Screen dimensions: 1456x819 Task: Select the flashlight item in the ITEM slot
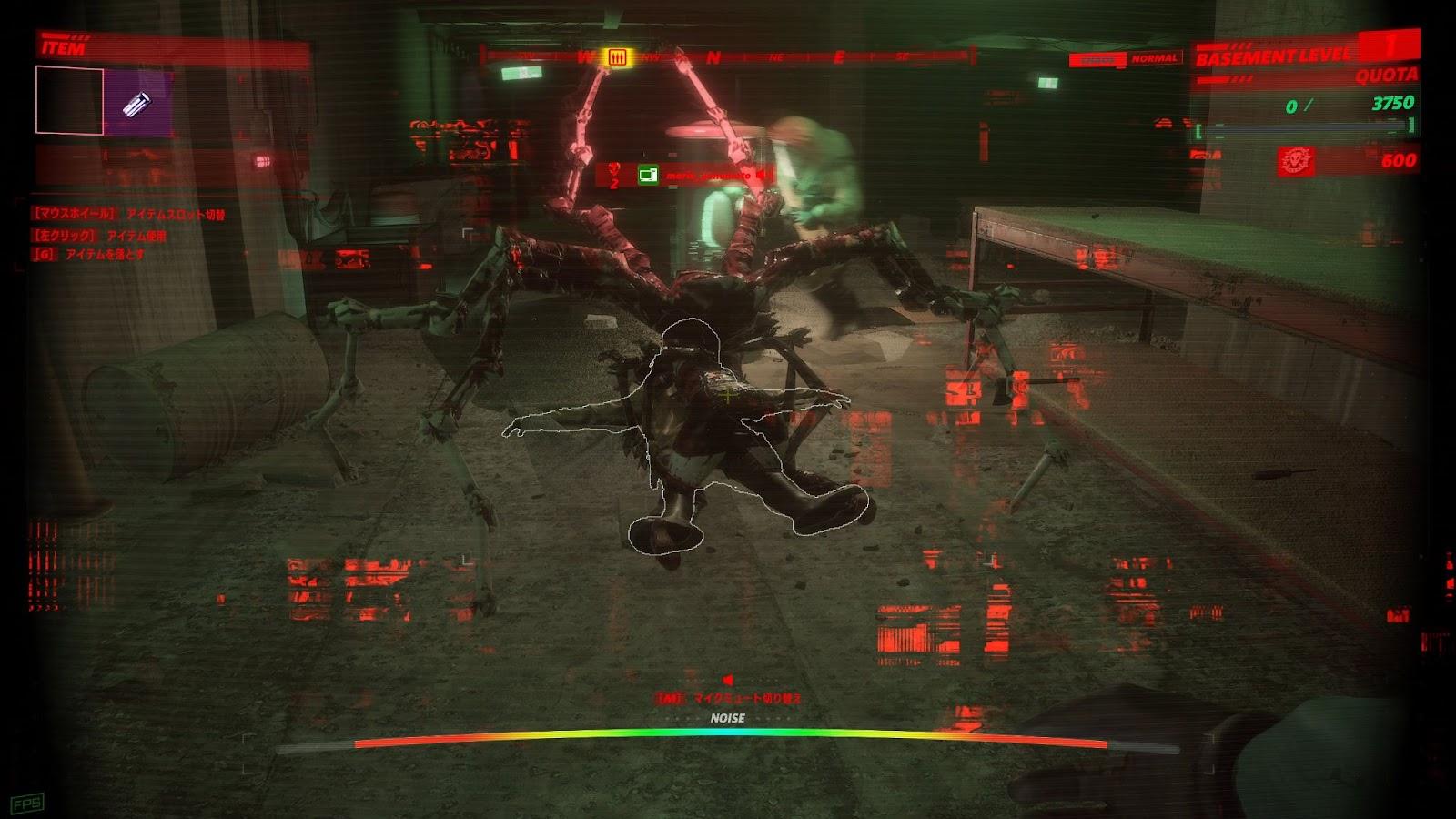coord(134,105)
